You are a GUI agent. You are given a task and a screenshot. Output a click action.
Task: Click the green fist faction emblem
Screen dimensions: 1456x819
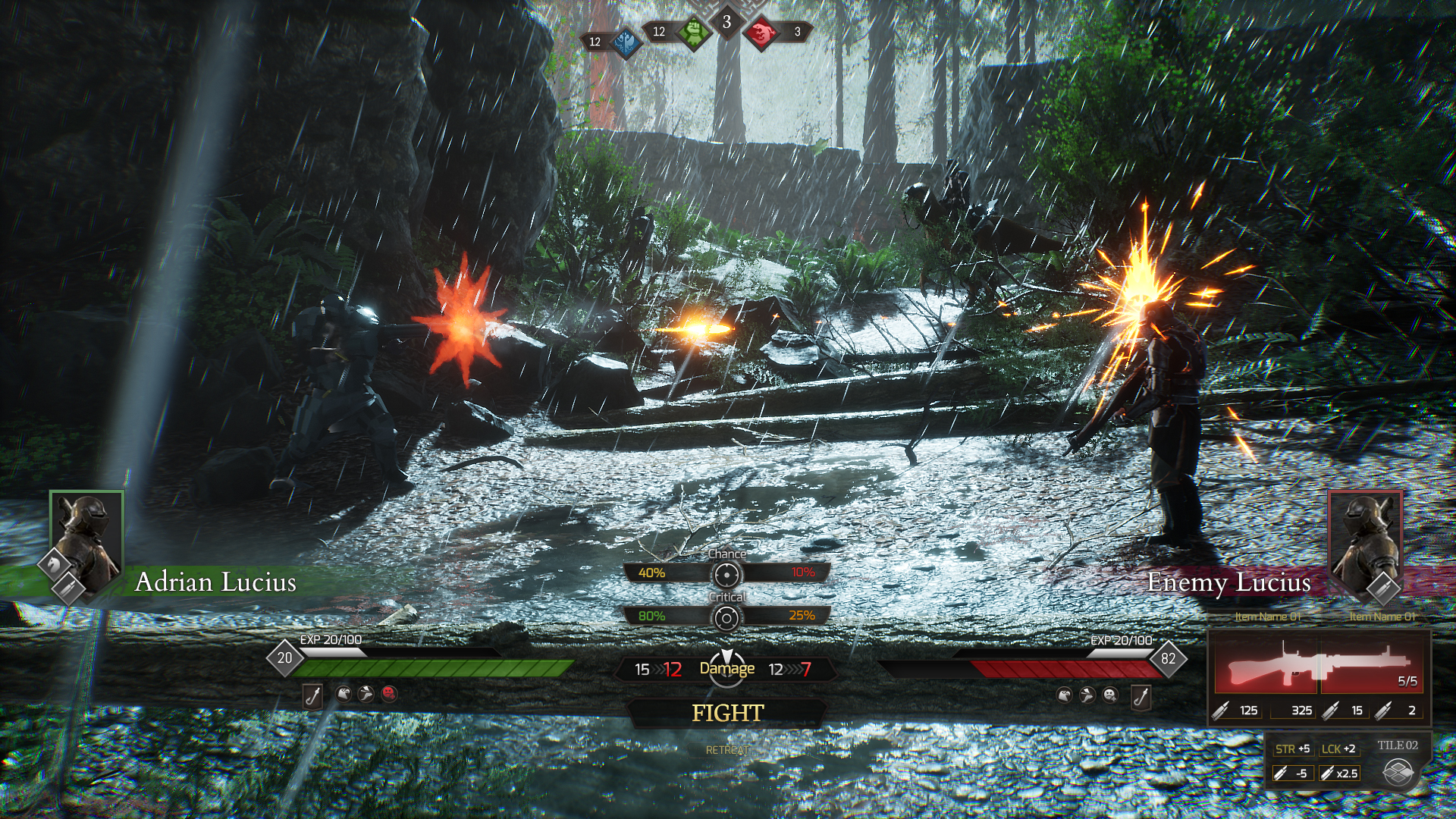pos(692,32)
